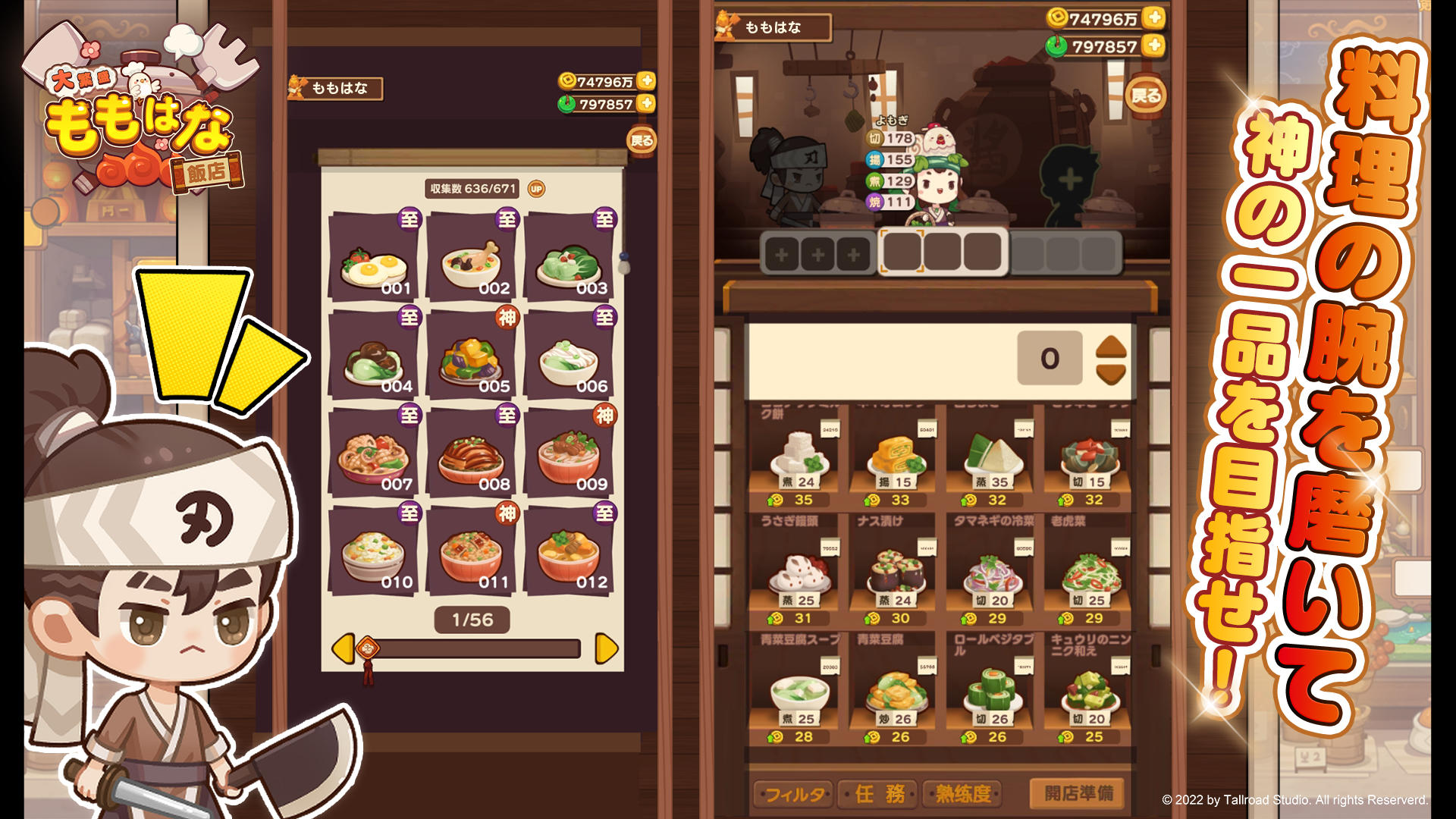Switch to the 任務 tab

pos(880,792)
